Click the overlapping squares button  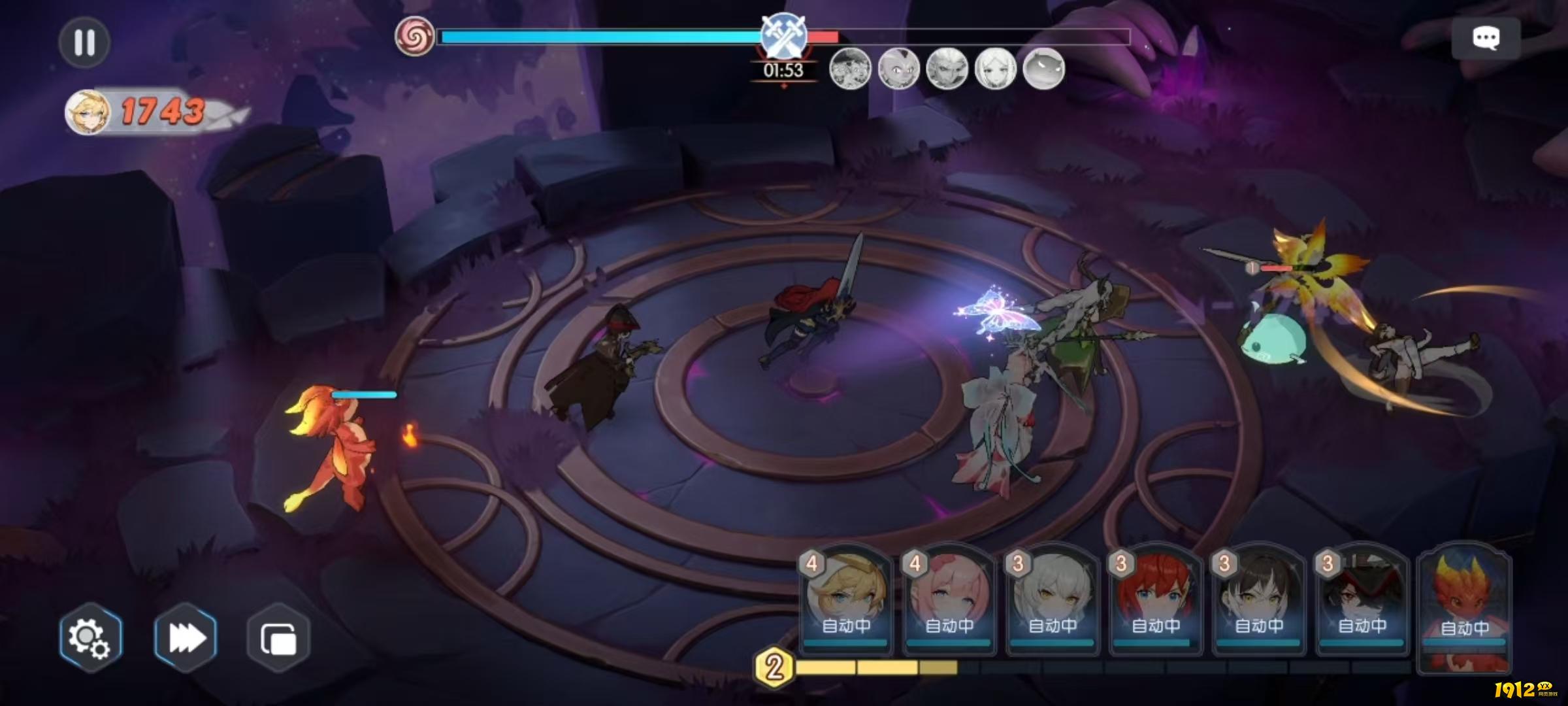pyautogui.click(x=279, y=638)
